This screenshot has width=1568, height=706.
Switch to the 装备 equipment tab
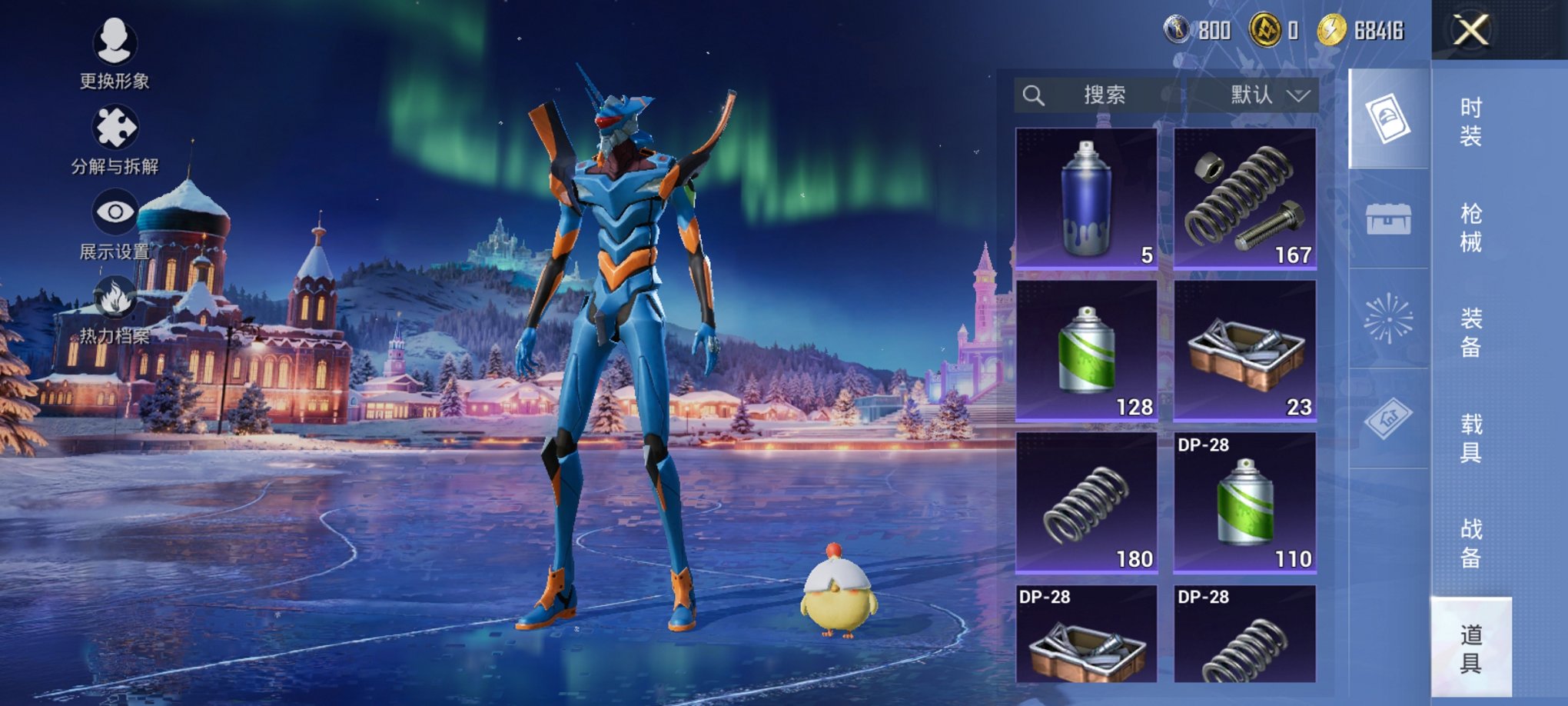click(x=1470, y=333)
